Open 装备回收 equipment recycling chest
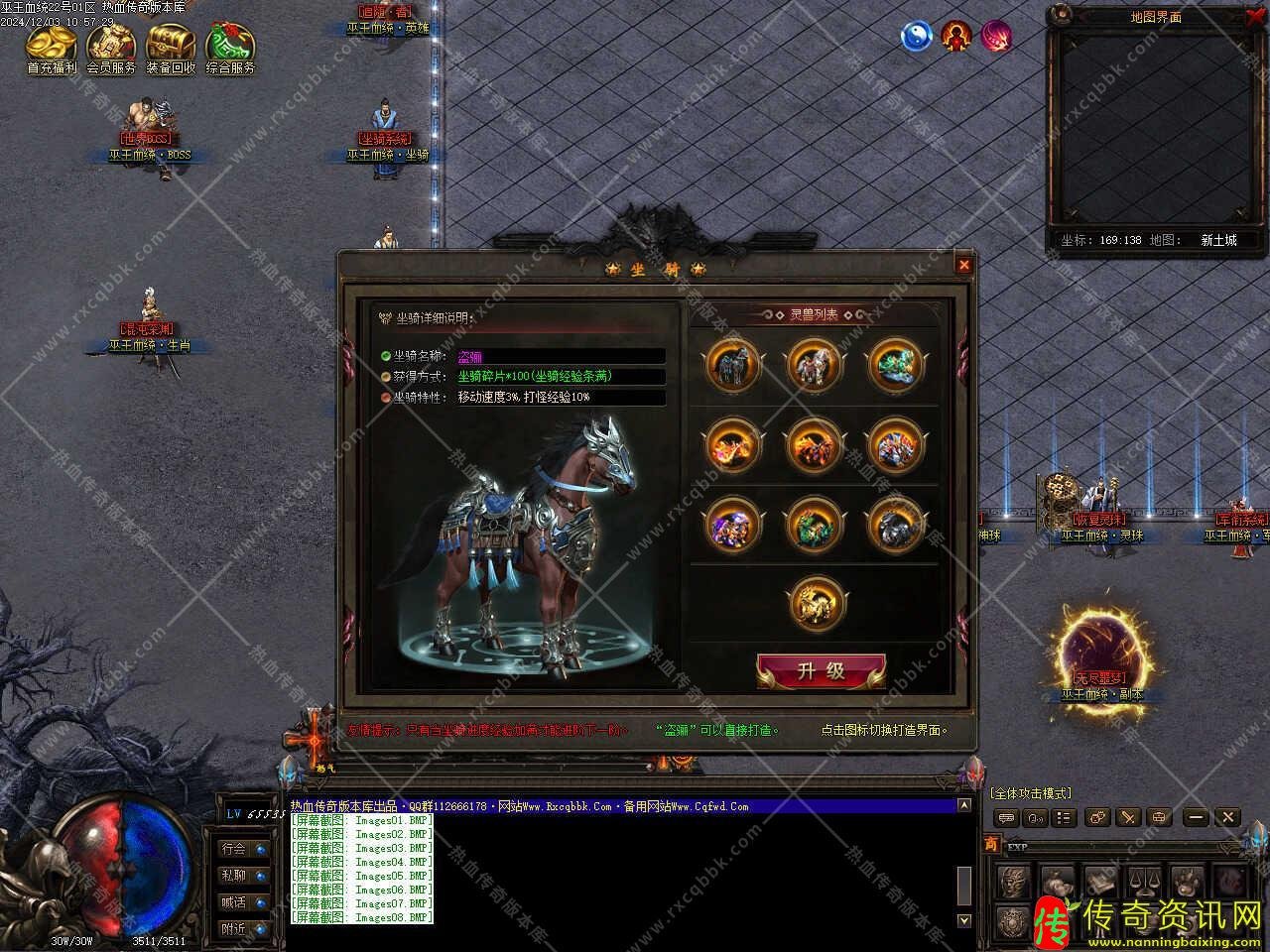This screenshot has width=1270, height=952. pos(171,48)
